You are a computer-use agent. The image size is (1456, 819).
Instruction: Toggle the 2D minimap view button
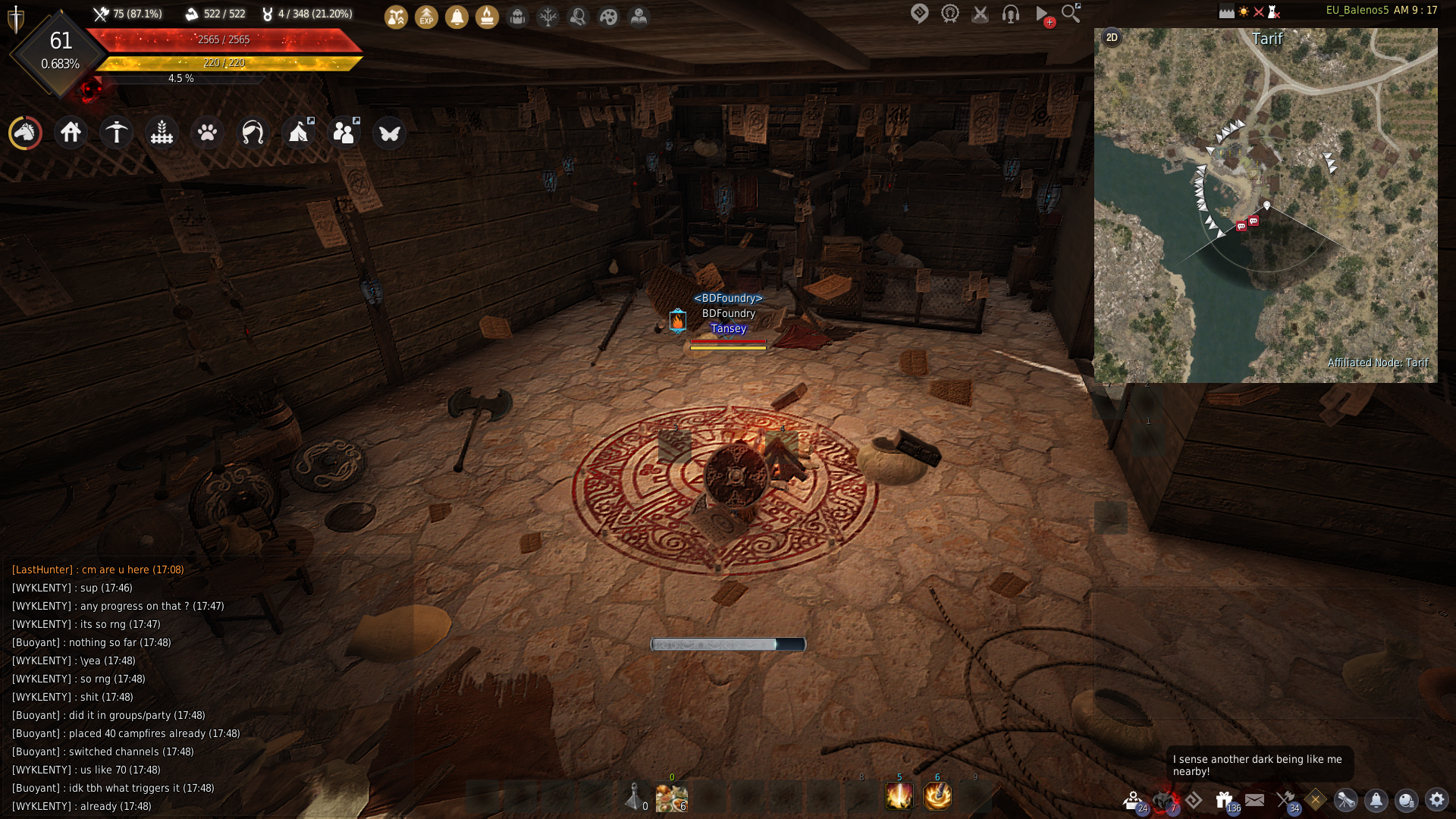coord(1112,37)
